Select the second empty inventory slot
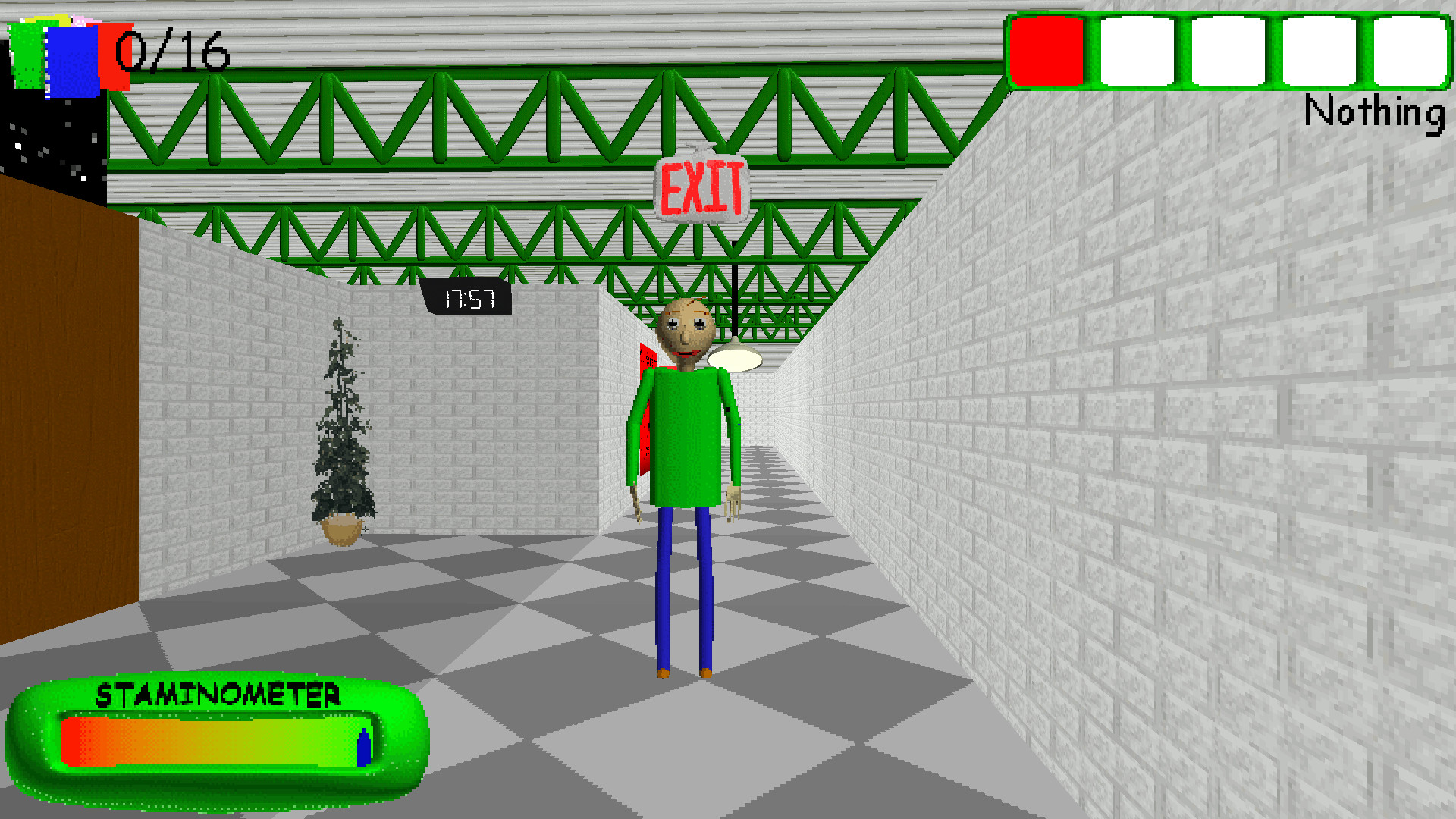The width and height of the screenshot is (1456, 819). click(1137, 52)
